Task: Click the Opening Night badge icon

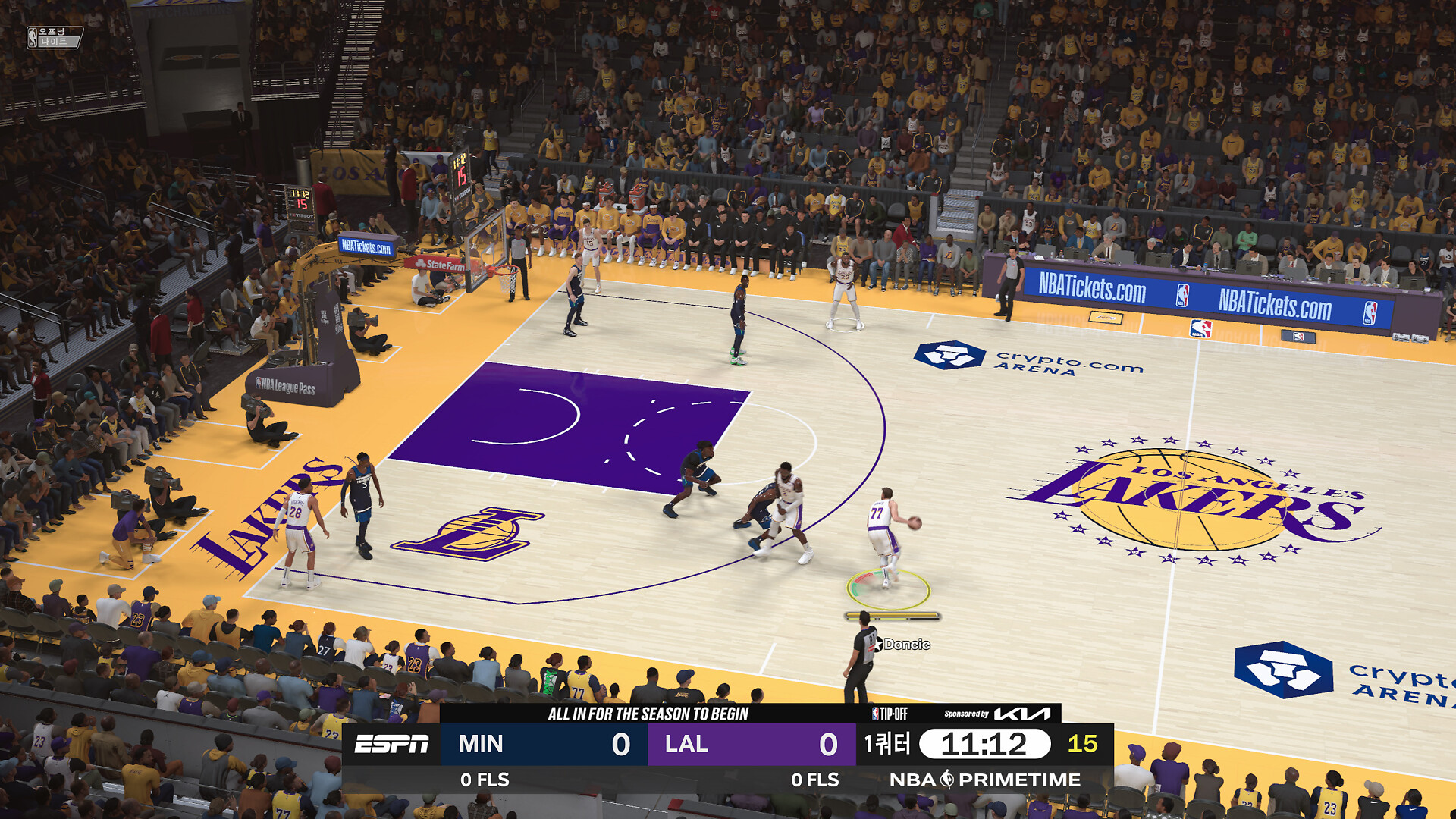Action: coord(54,36)
